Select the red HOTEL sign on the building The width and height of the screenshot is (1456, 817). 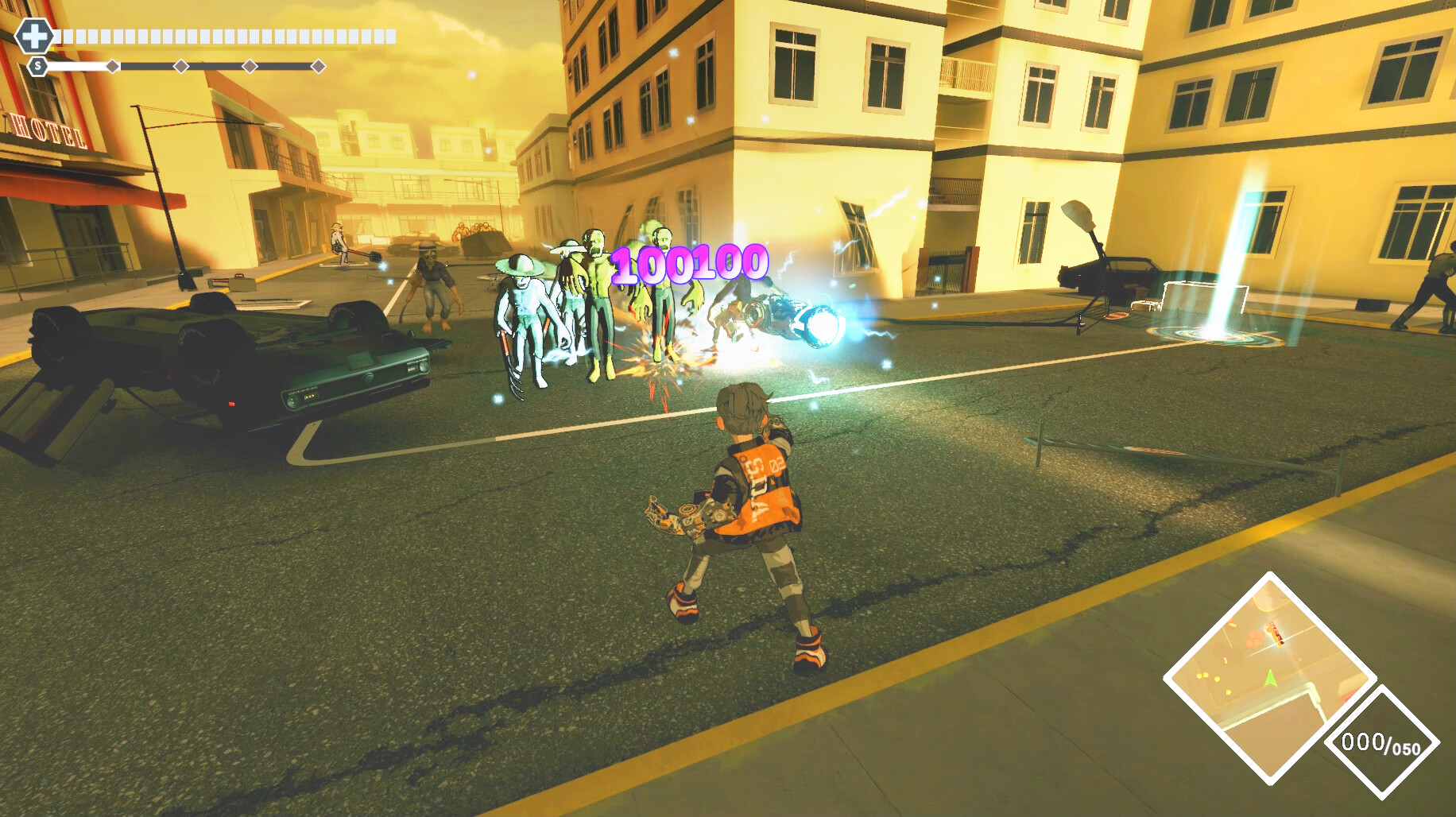coord(48,131)
